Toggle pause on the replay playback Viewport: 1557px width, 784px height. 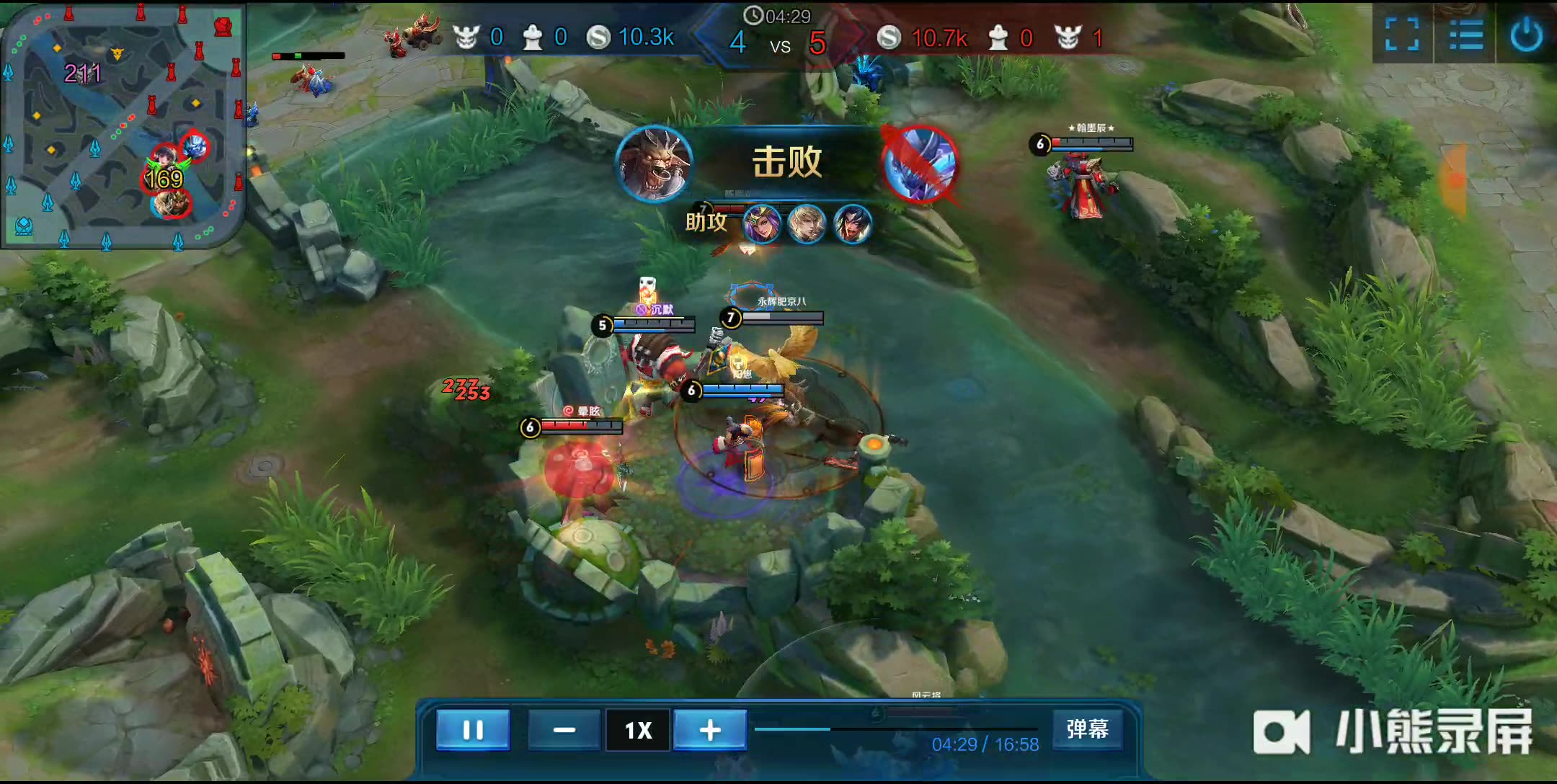click(474, 730)
